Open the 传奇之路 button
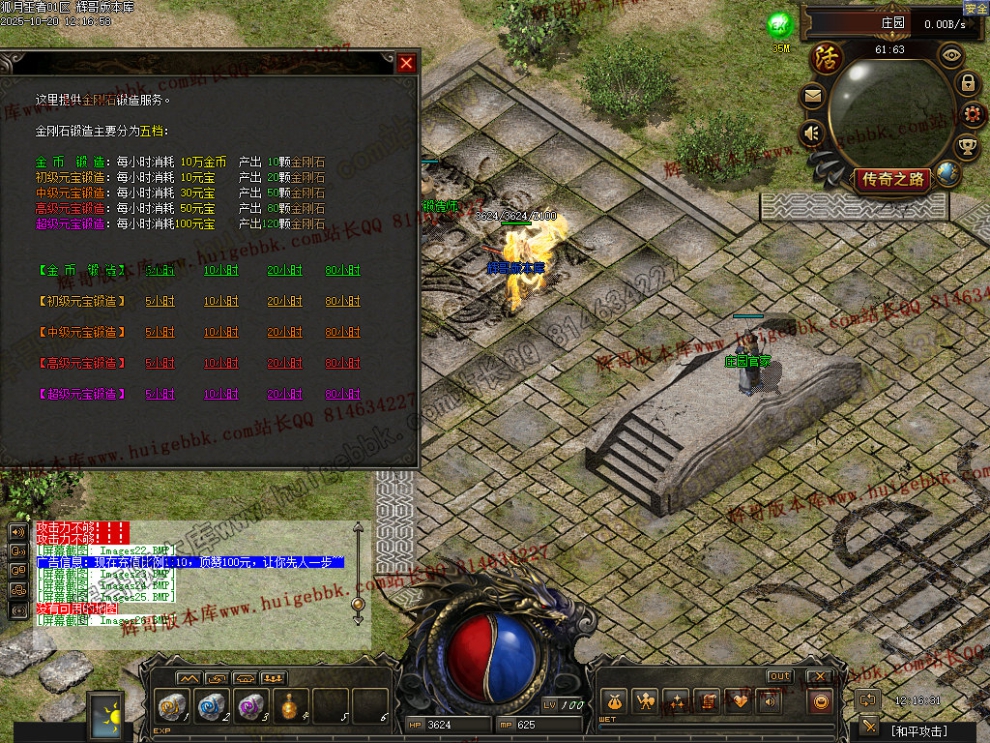 (x=892, y=180)
